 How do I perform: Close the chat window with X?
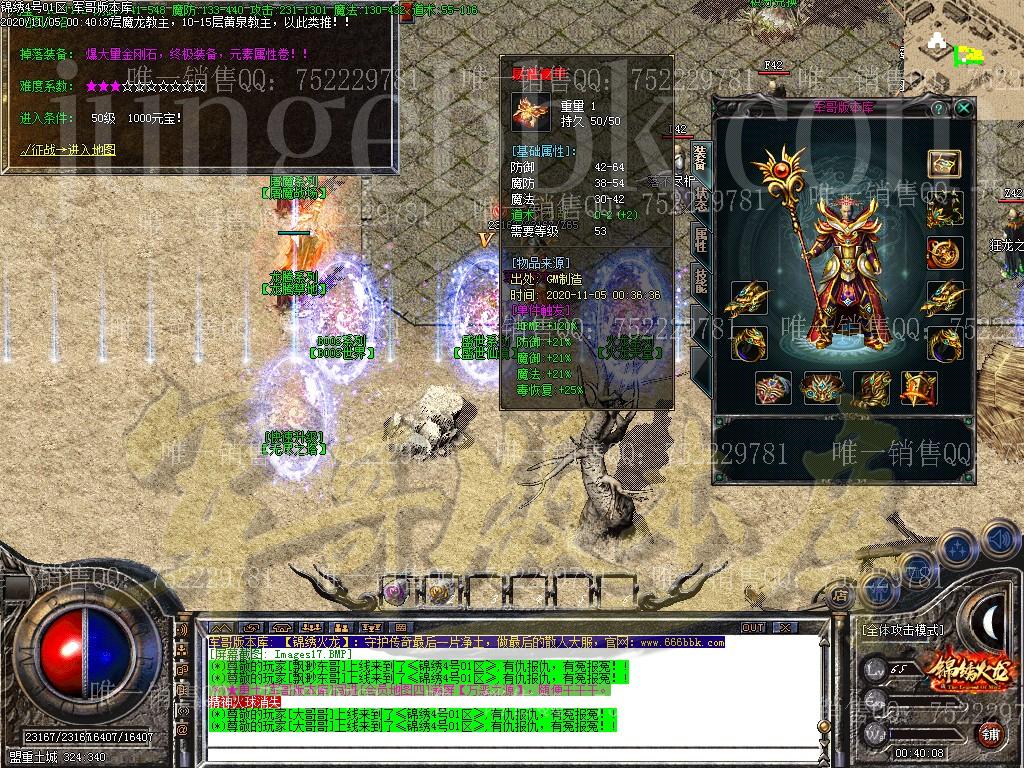point(784,628)
